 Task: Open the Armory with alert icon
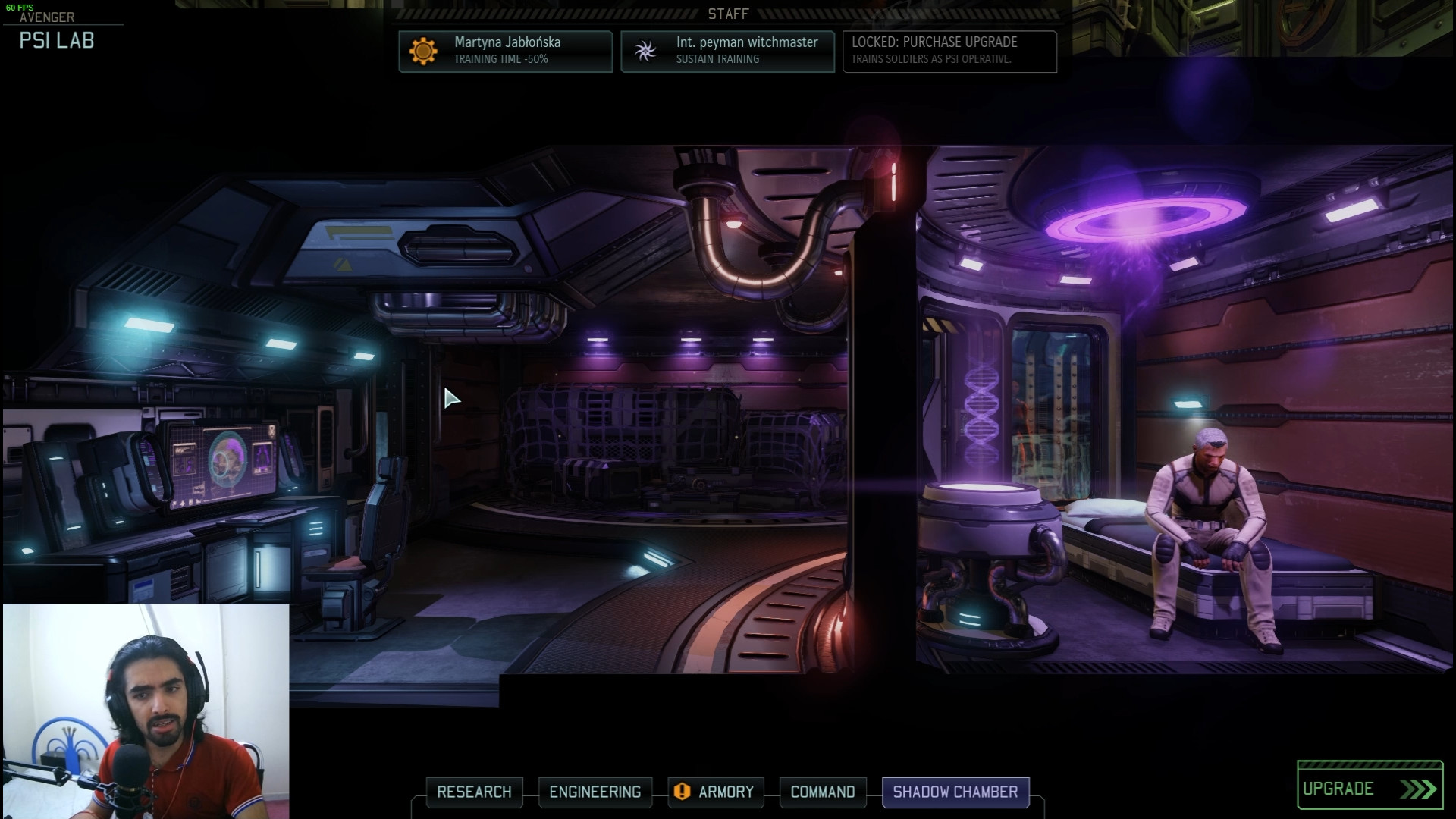(715, 792)
